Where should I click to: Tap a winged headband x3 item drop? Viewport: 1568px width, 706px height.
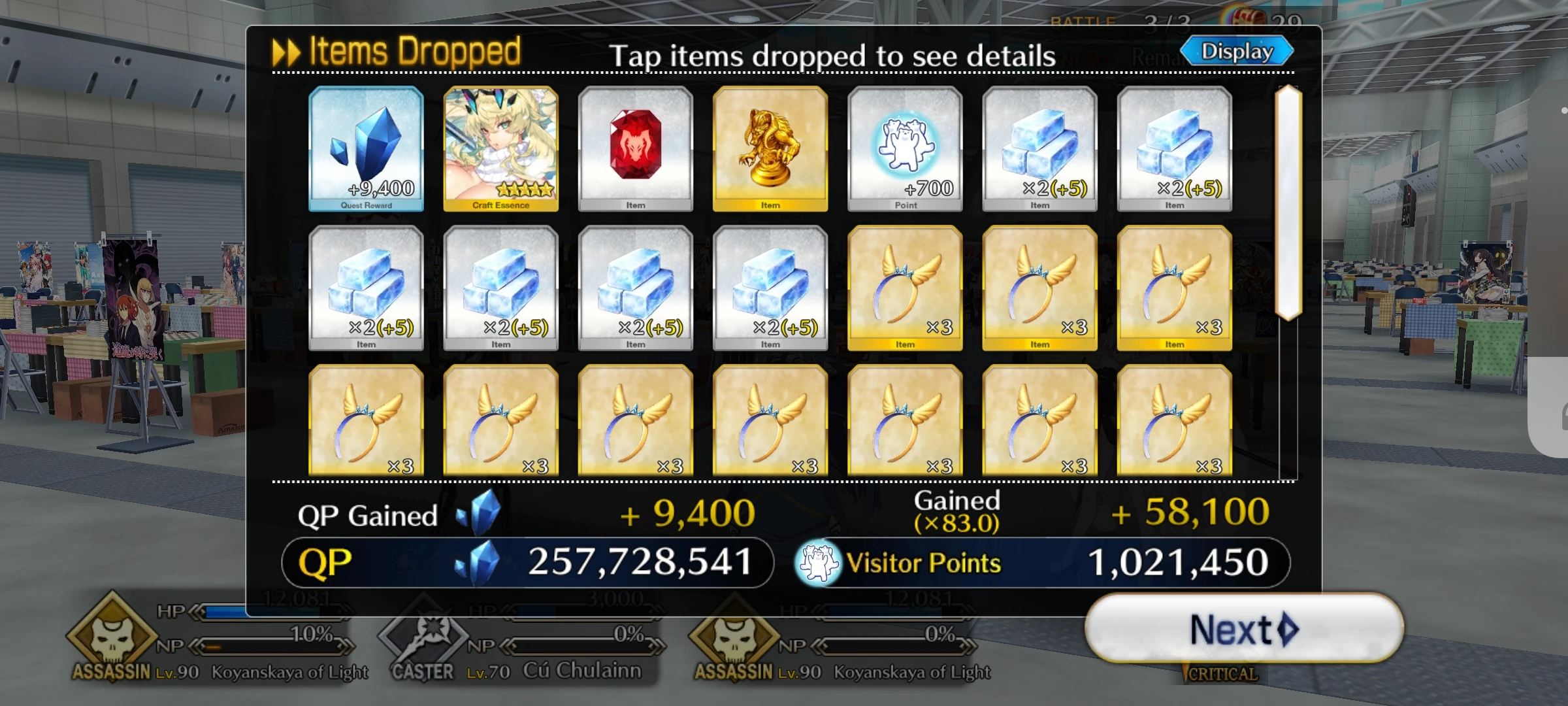tap(904, 286)
